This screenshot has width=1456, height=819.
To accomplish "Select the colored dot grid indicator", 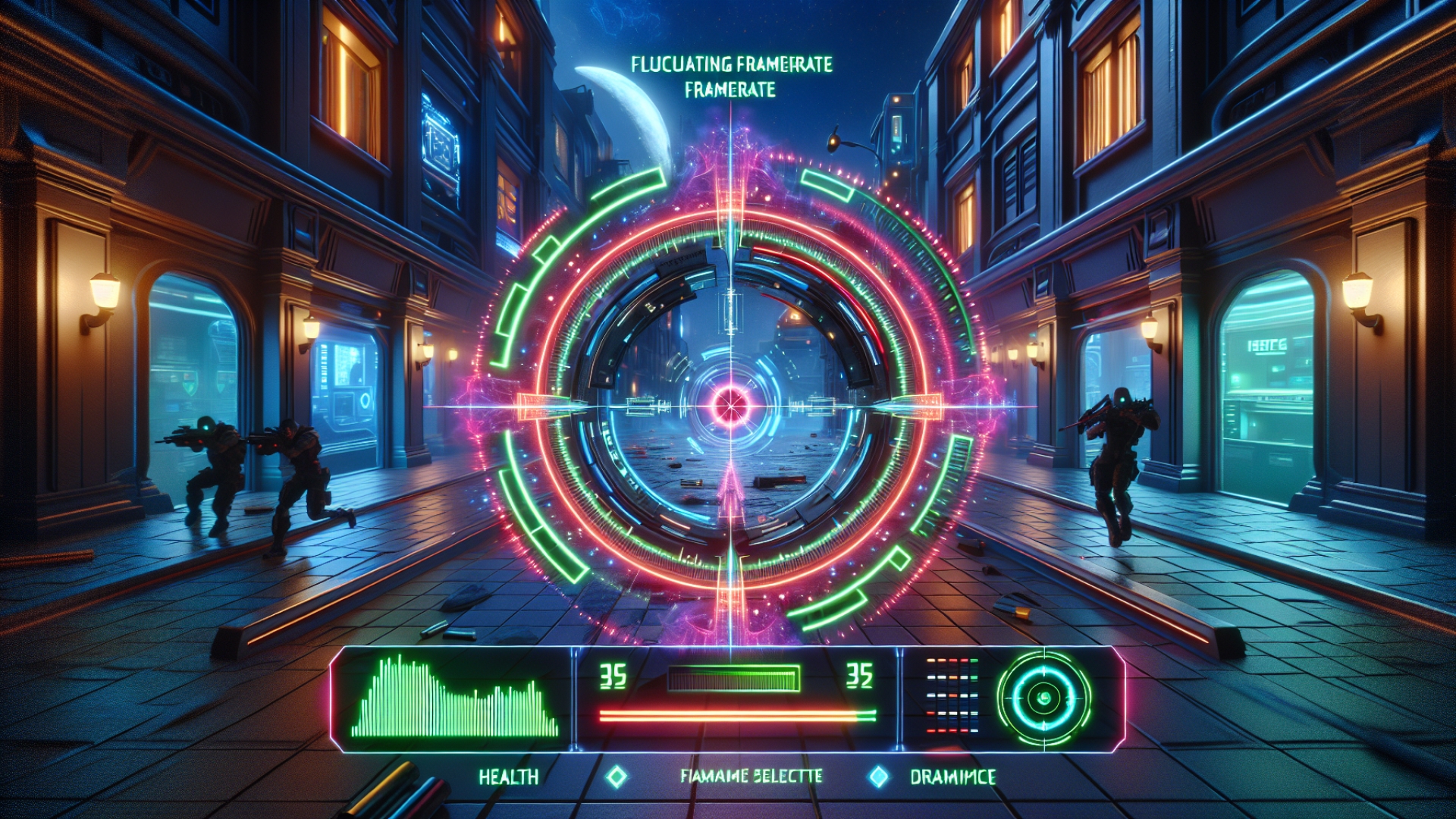I will coord(952,695).
